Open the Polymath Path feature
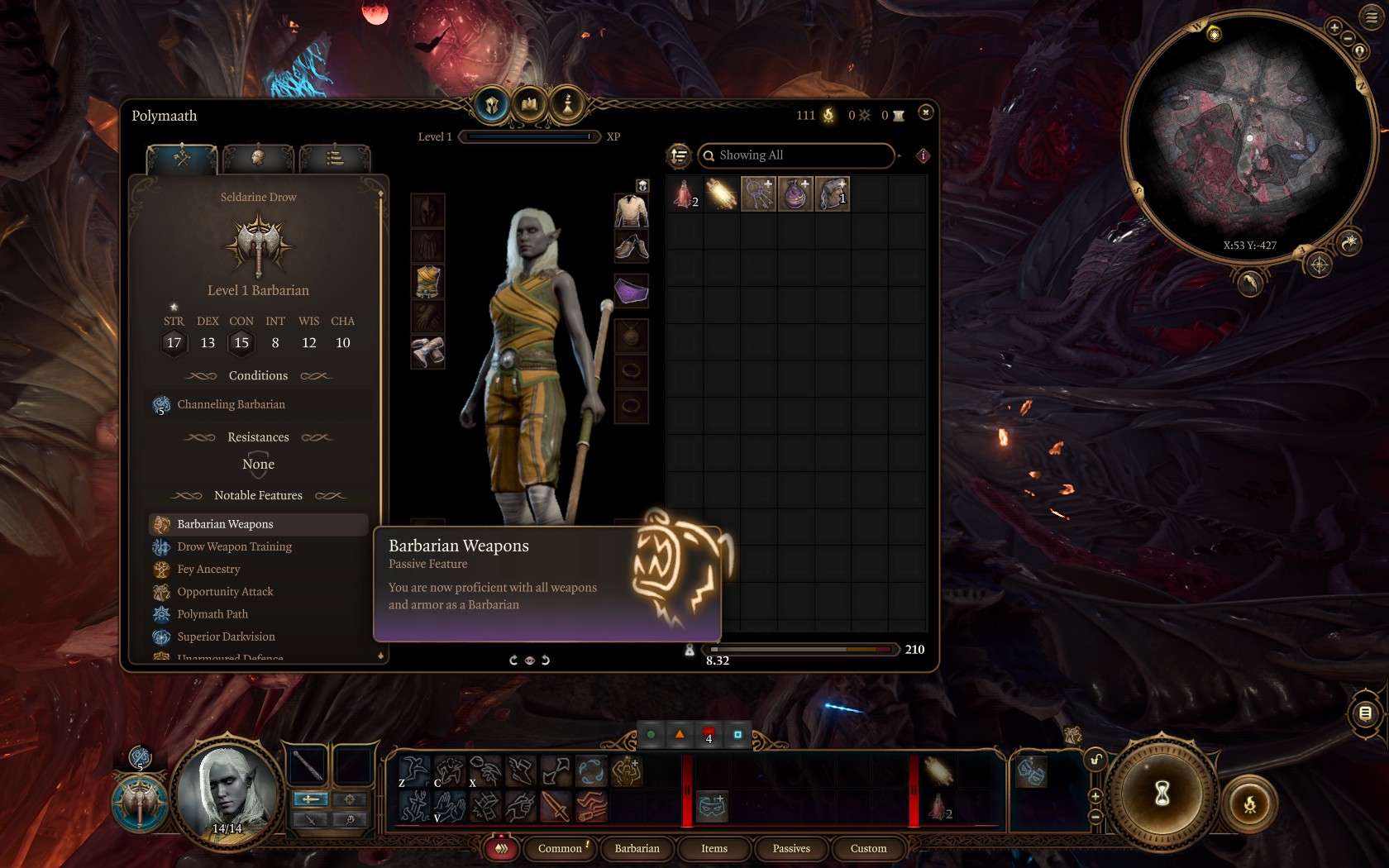Image resolution: width=1389 pixels, height=868 pixels. pos(212,614)
